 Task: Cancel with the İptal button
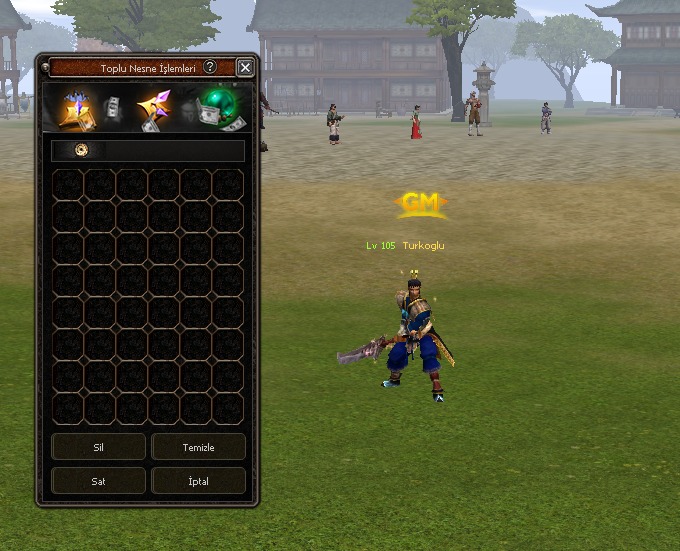click(198, 481)
